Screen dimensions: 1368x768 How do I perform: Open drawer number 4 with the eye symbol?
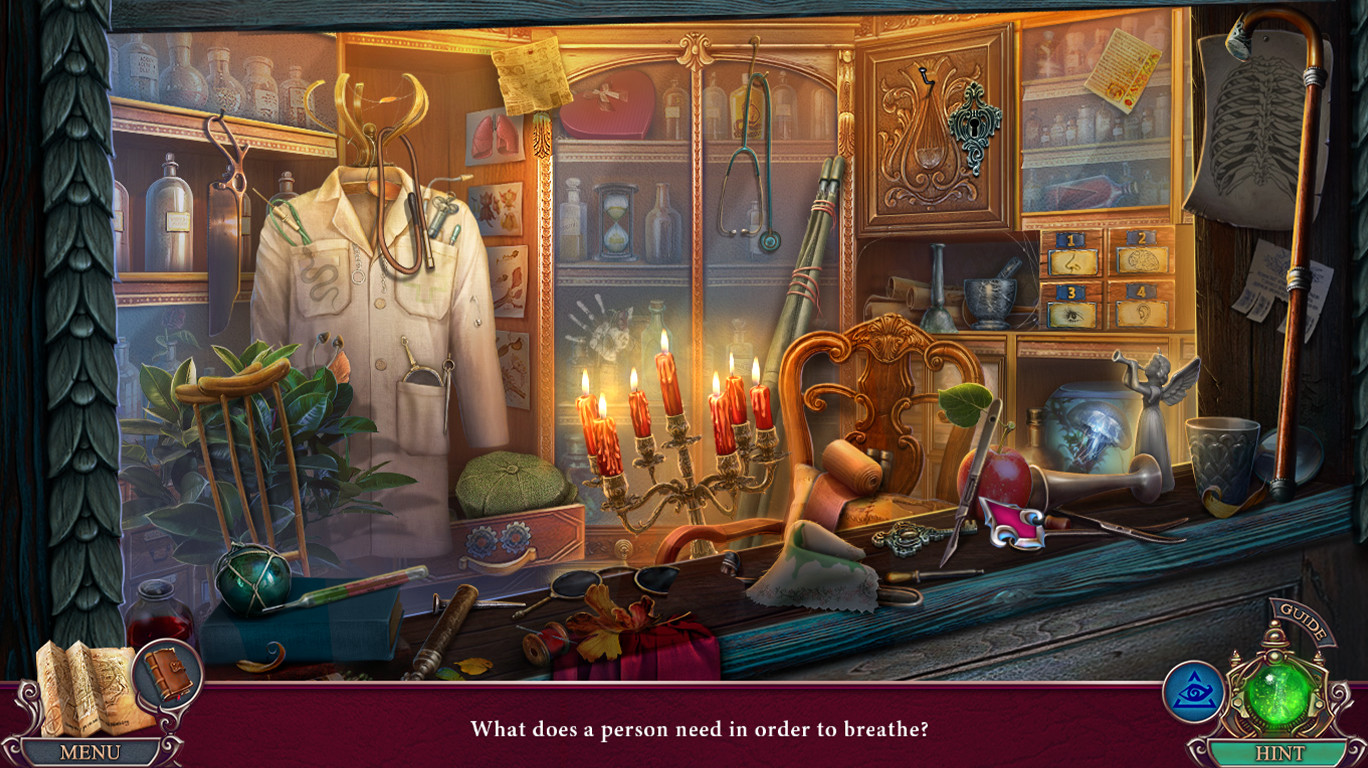[1140, 303]
